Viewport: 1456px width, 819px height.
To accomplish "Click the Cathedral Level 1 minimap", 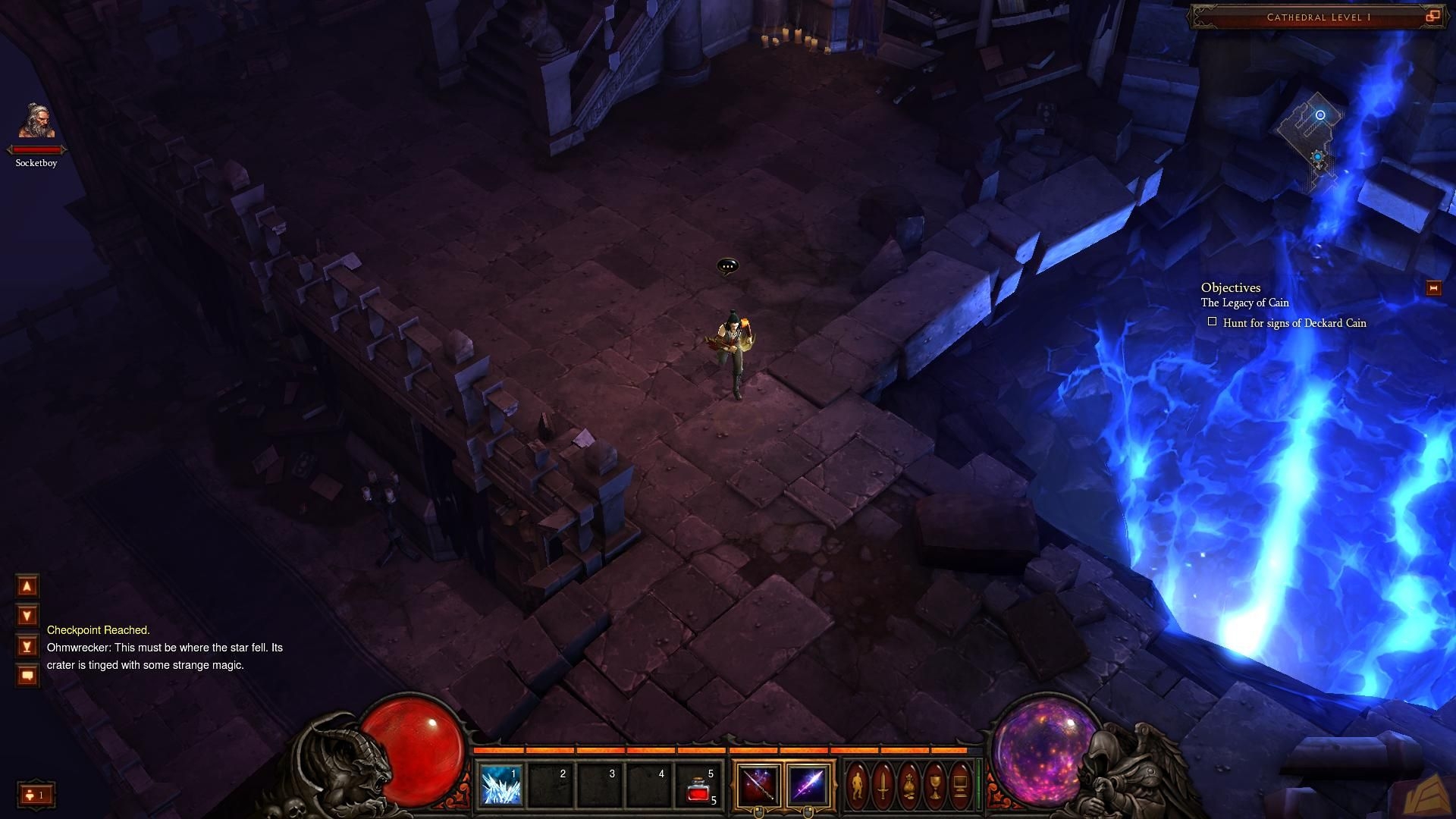I will [1312, 144].
